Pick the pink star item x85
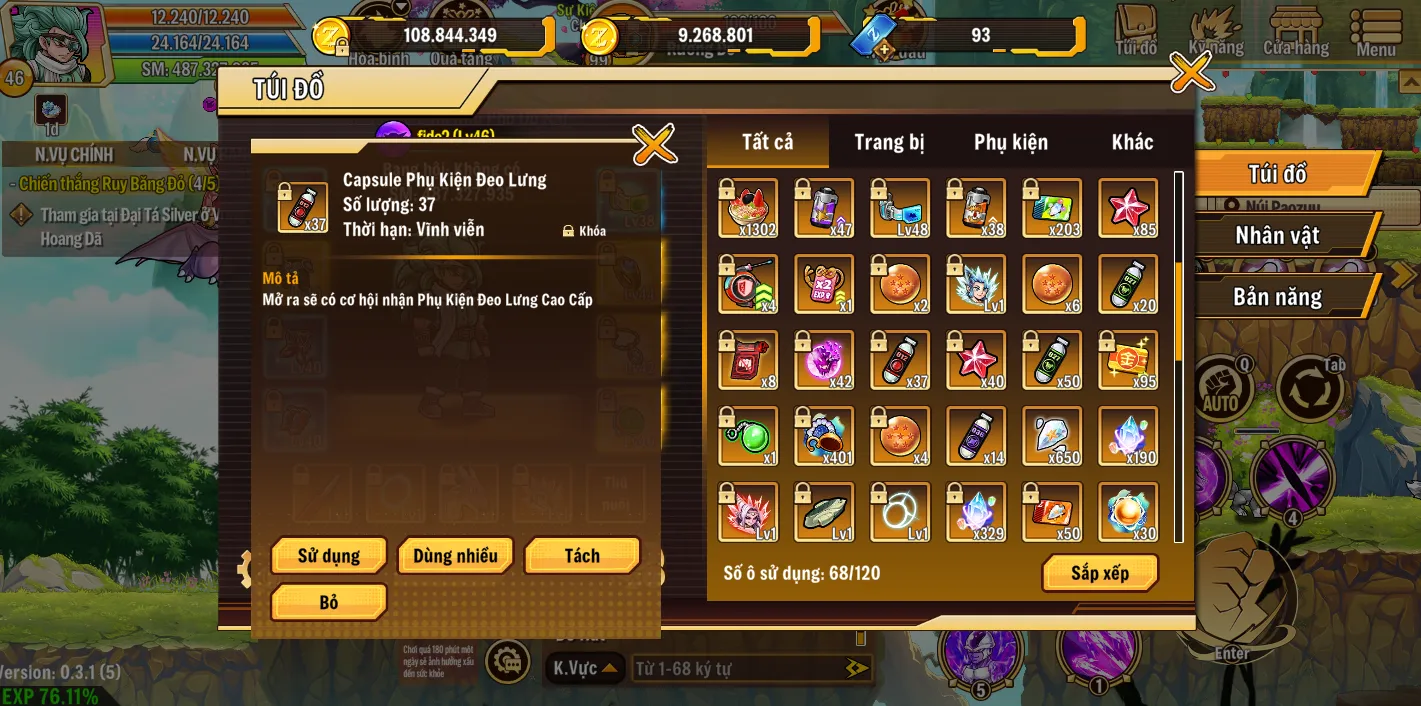1421x706 pixels. click(x=1128, y=208)
